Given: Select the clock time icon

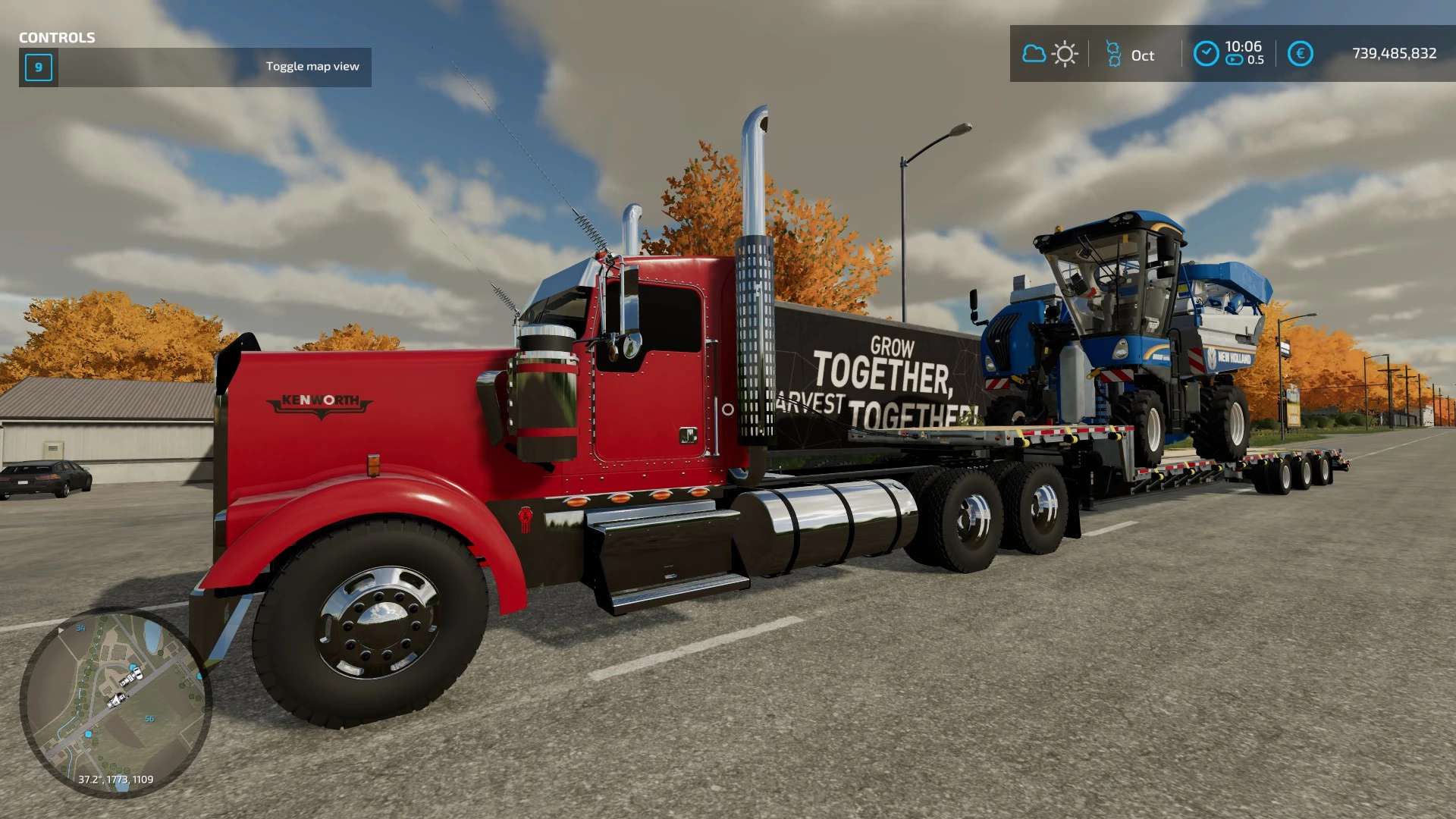Looking at the screenshot, I should (1206, 54).
